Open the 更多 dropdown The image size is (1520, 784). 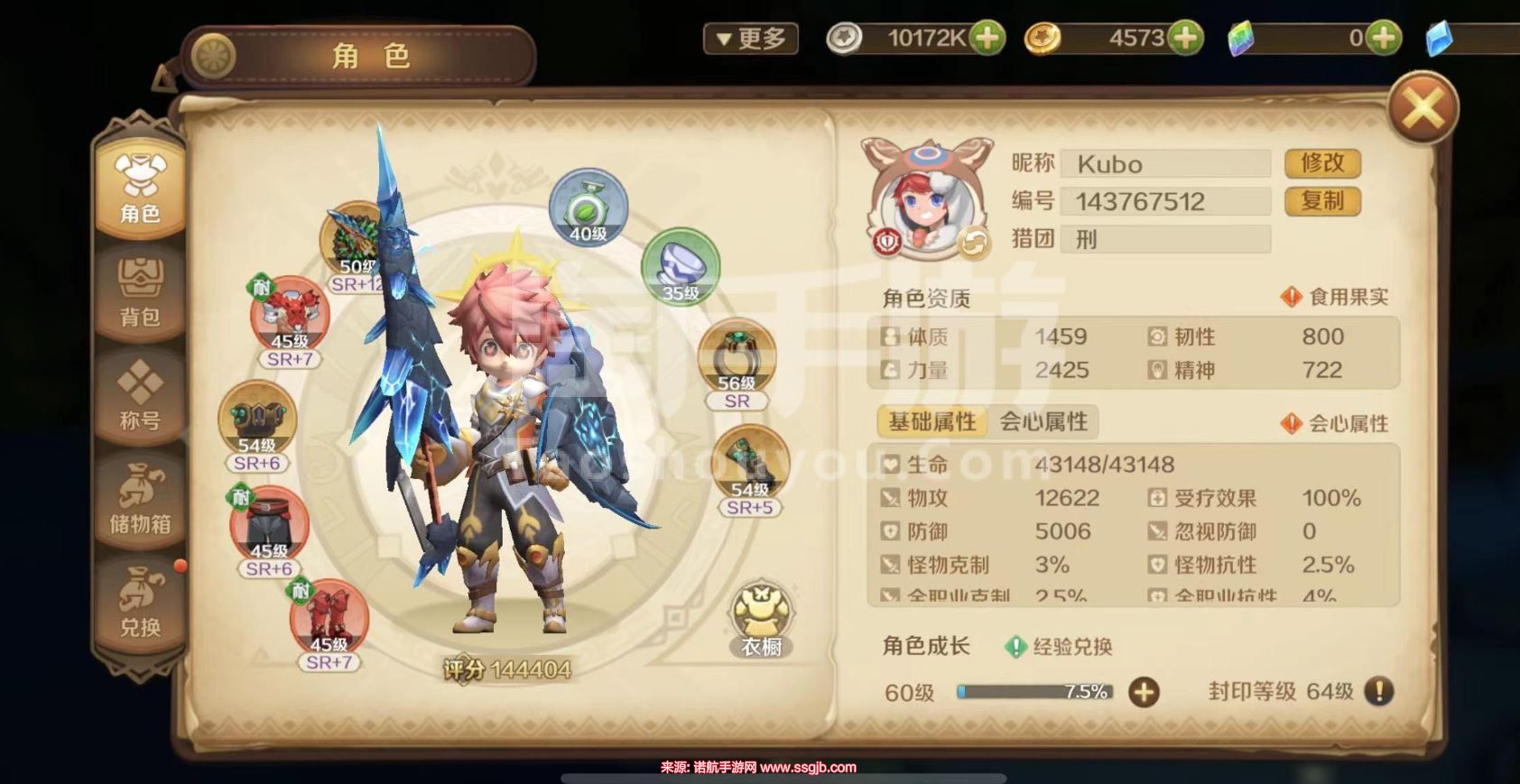[x=750, y=39]
